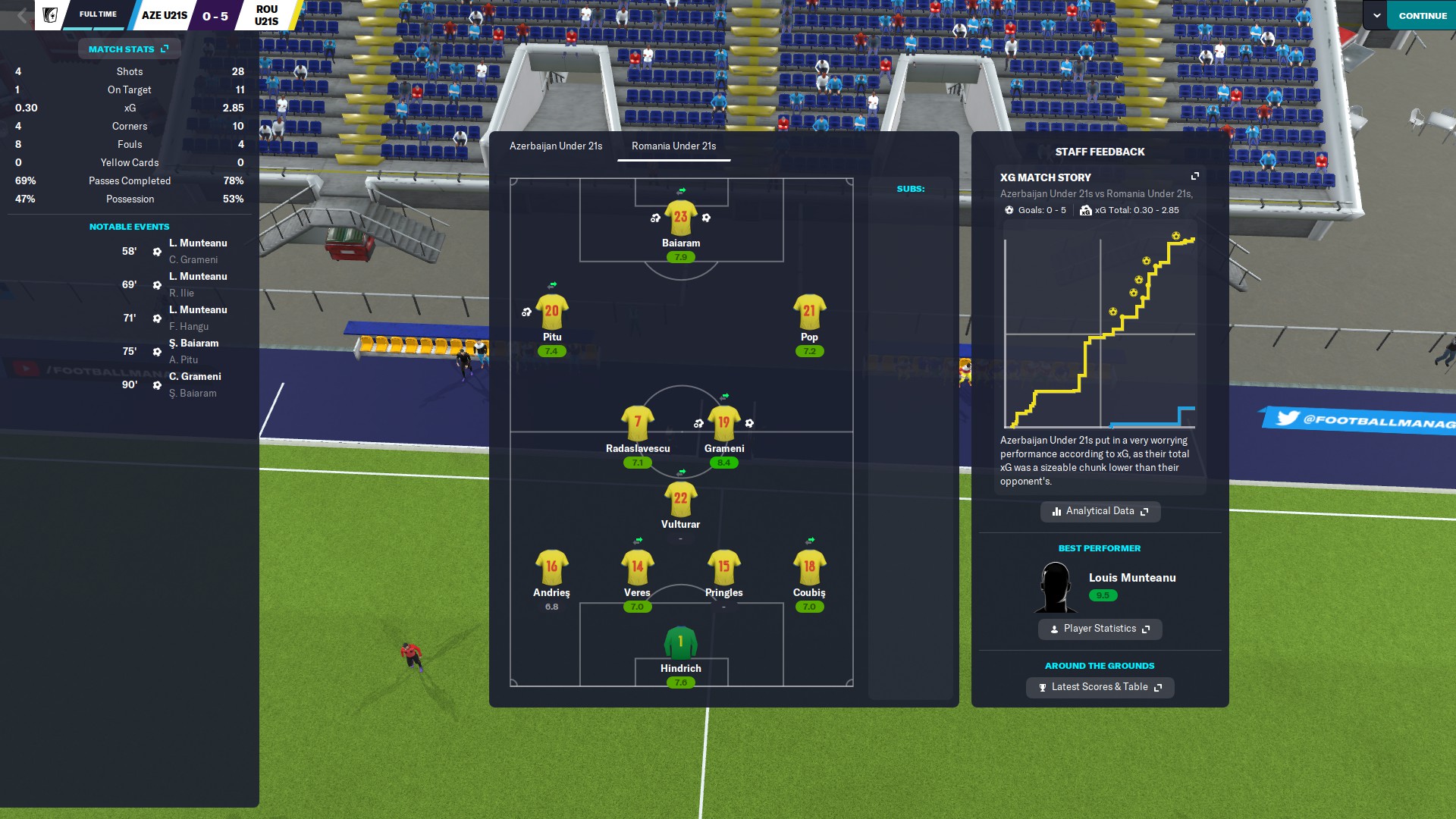This screenshot has height=819, width=1456.
Task: Select Pitu on the left wing
Action: click(x=551, y=312)
